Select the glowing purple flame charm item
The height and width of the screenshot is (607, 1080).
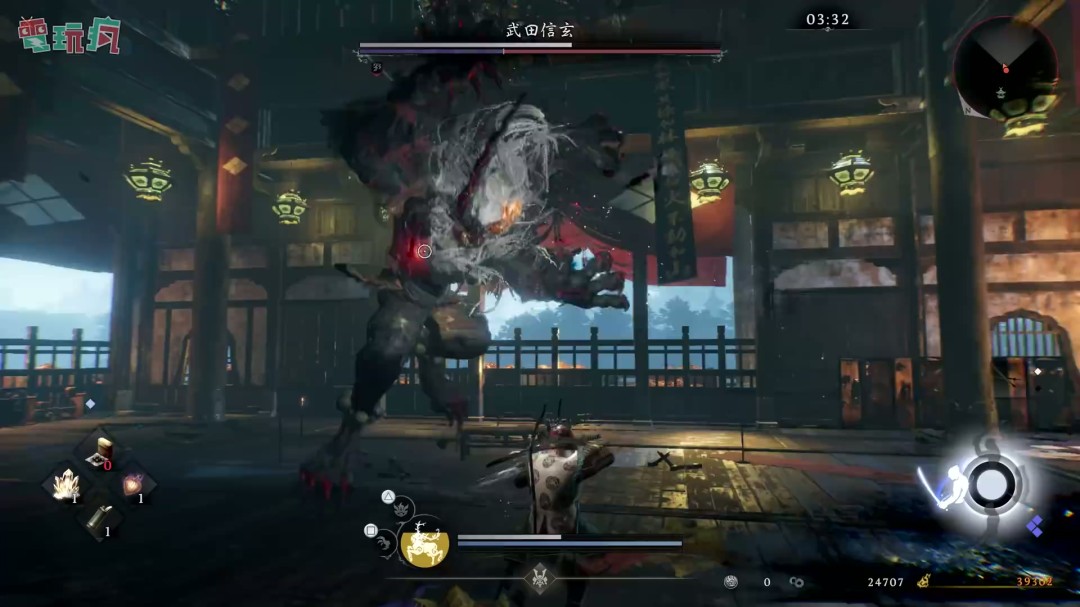tap(133, 486)
